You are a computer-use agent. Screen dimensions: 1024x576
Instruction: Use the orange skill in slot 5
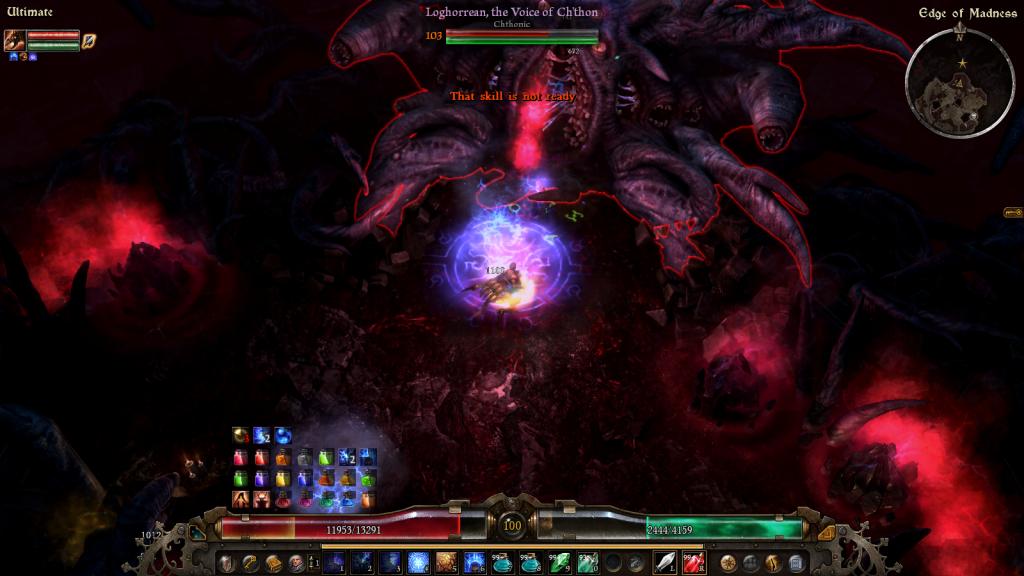point(446,563)
